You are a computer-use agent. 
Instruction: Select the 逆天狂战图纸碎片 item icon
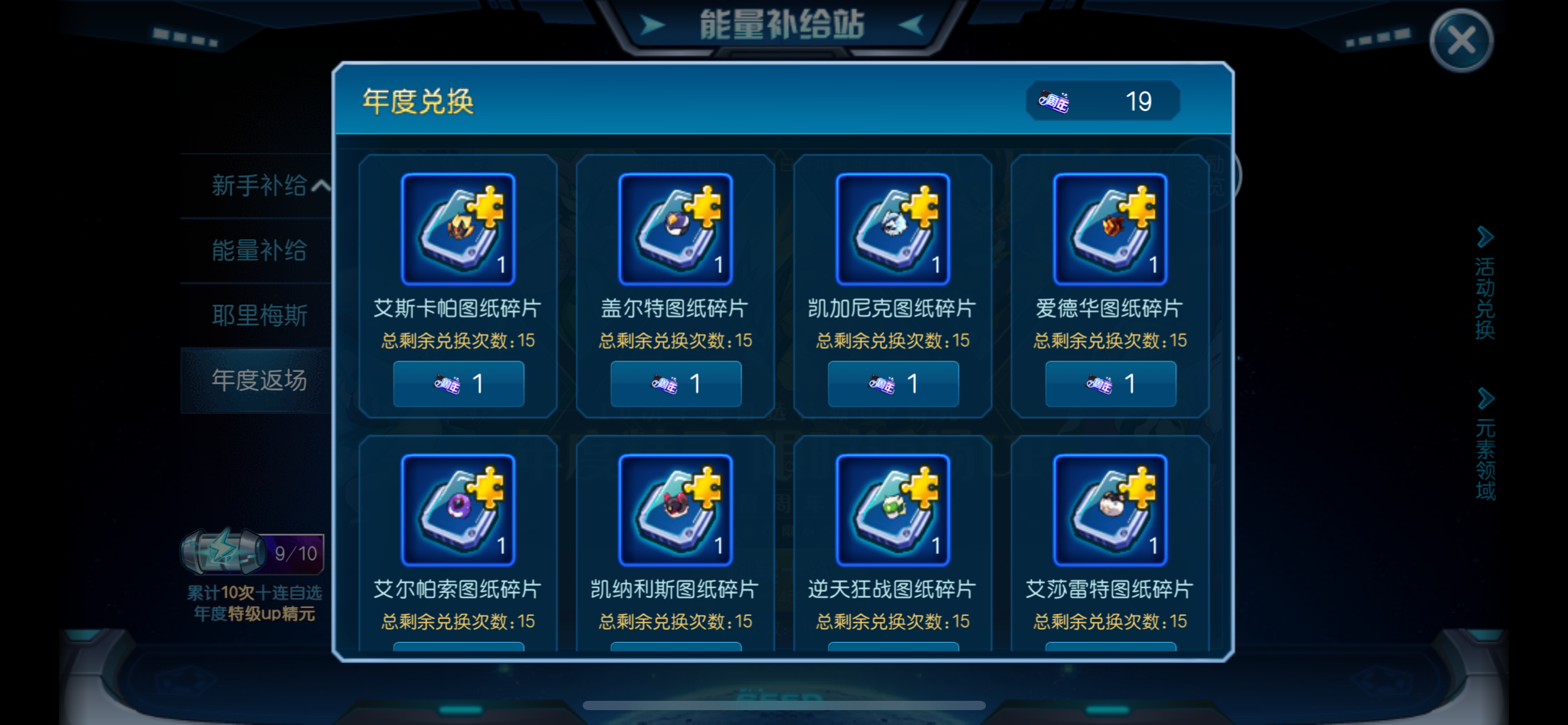[893, 510]
